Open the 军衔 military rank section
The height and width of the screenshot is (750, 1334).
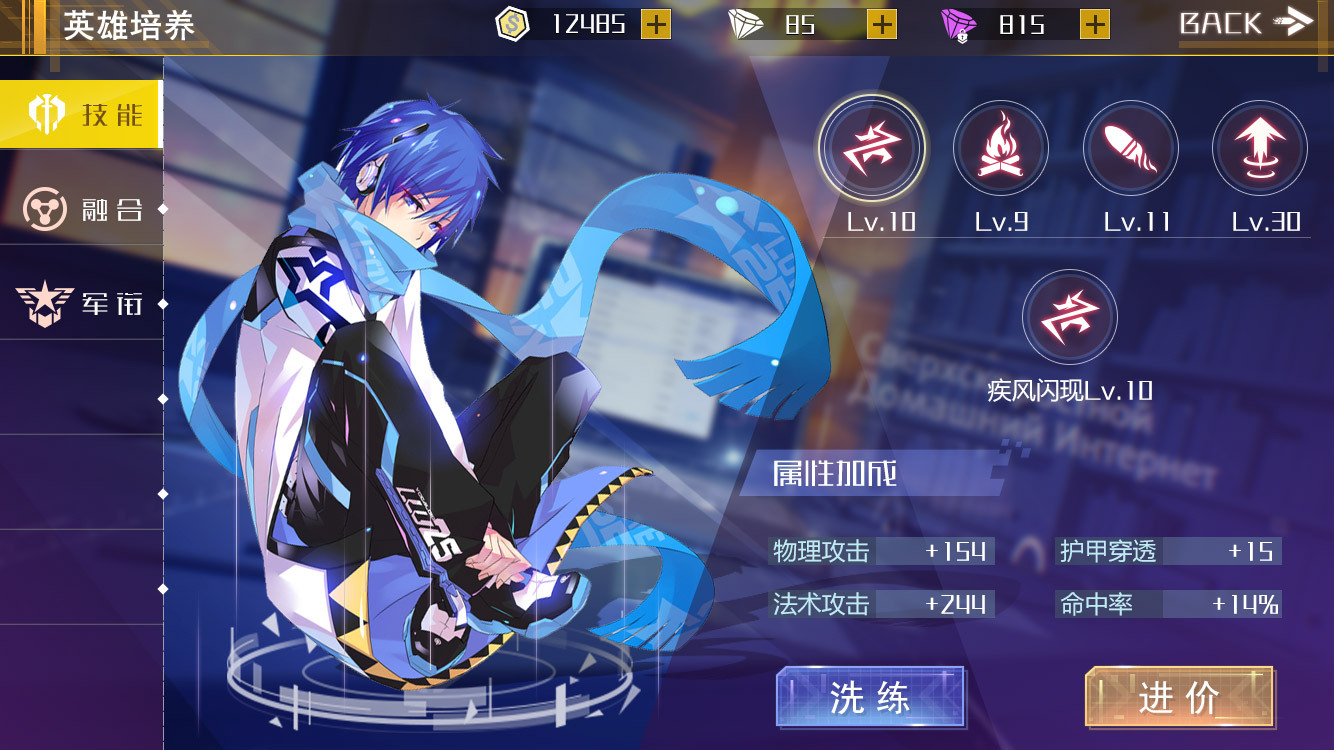click(80, 302)
